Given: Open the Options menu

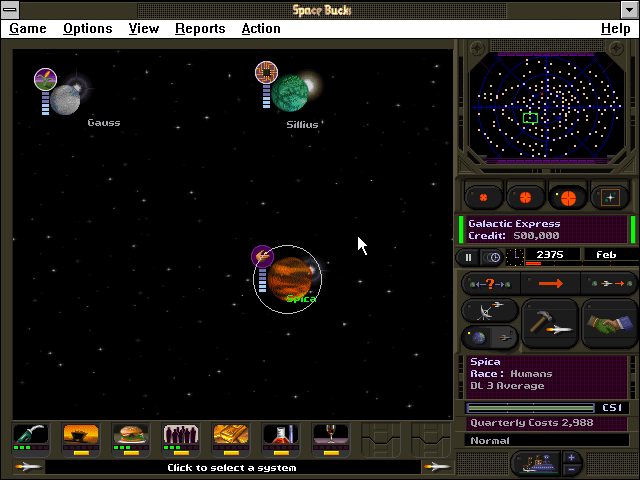Looking at the screenshot, I should click(87, 28).
